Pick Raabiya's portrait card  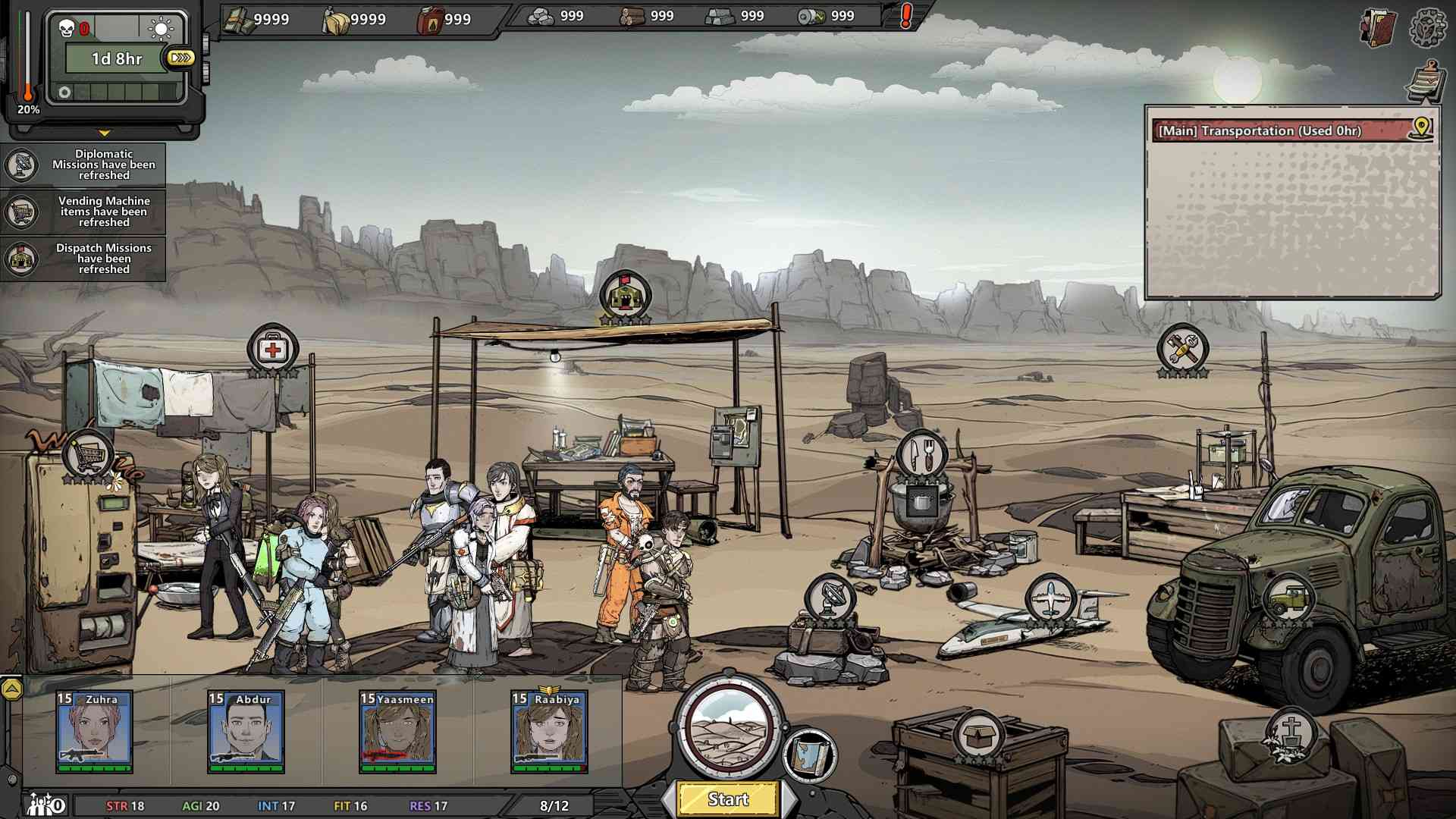550,732
